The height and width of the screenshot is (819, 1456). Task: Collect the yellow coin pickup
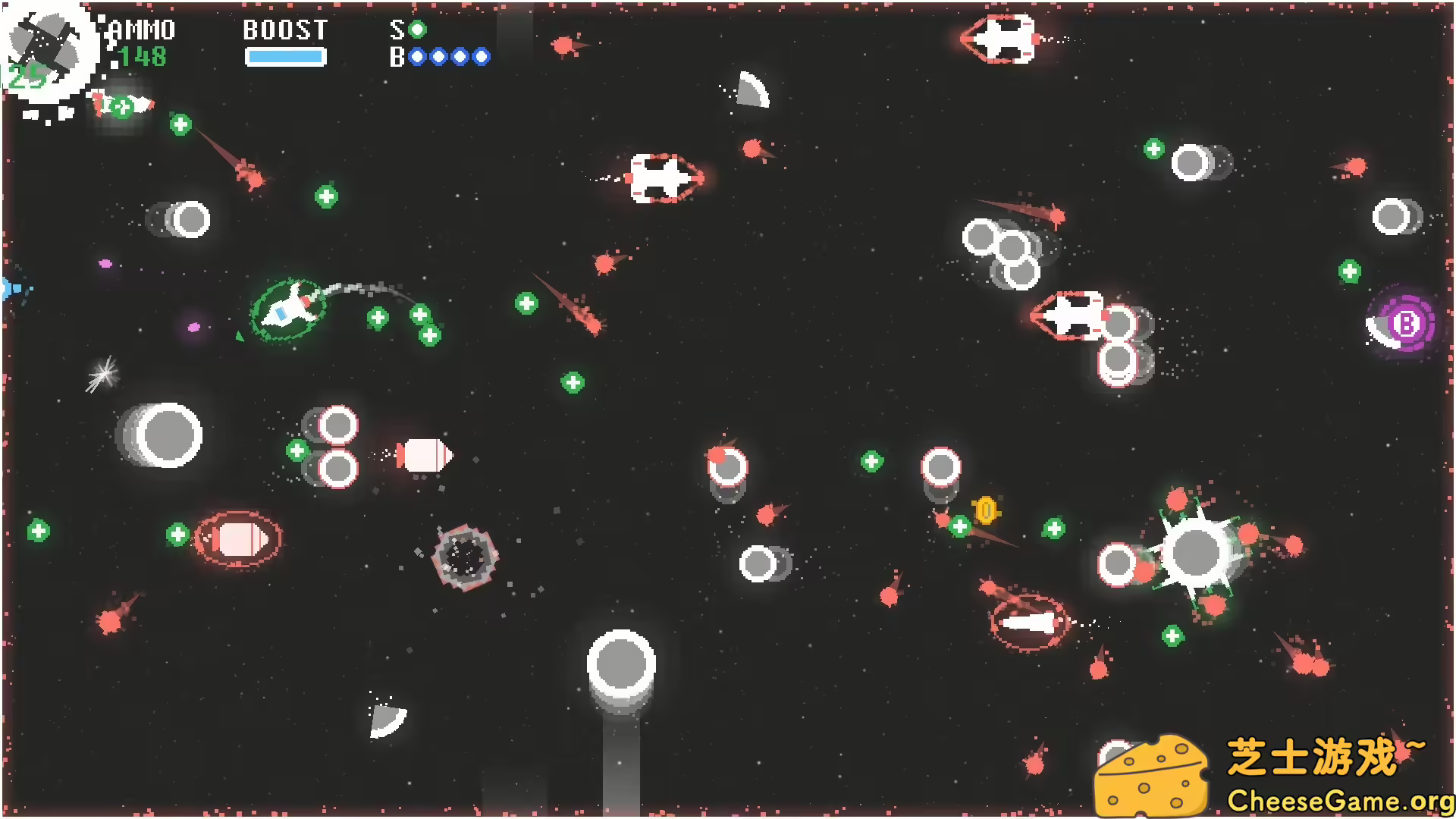(986, 510)
